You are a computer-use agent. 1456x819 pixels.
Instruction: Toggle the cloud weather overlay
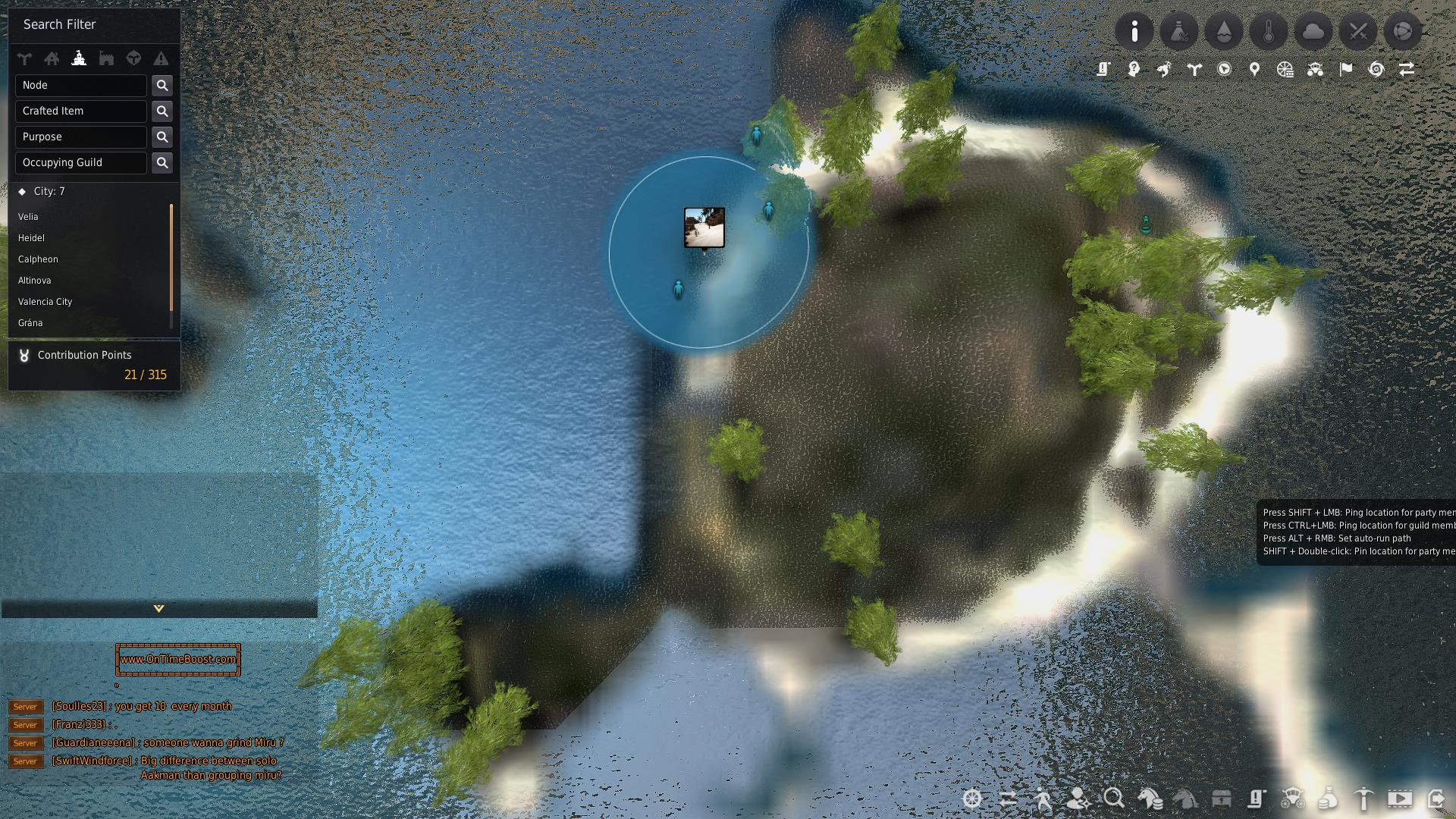click(1313, 32)
